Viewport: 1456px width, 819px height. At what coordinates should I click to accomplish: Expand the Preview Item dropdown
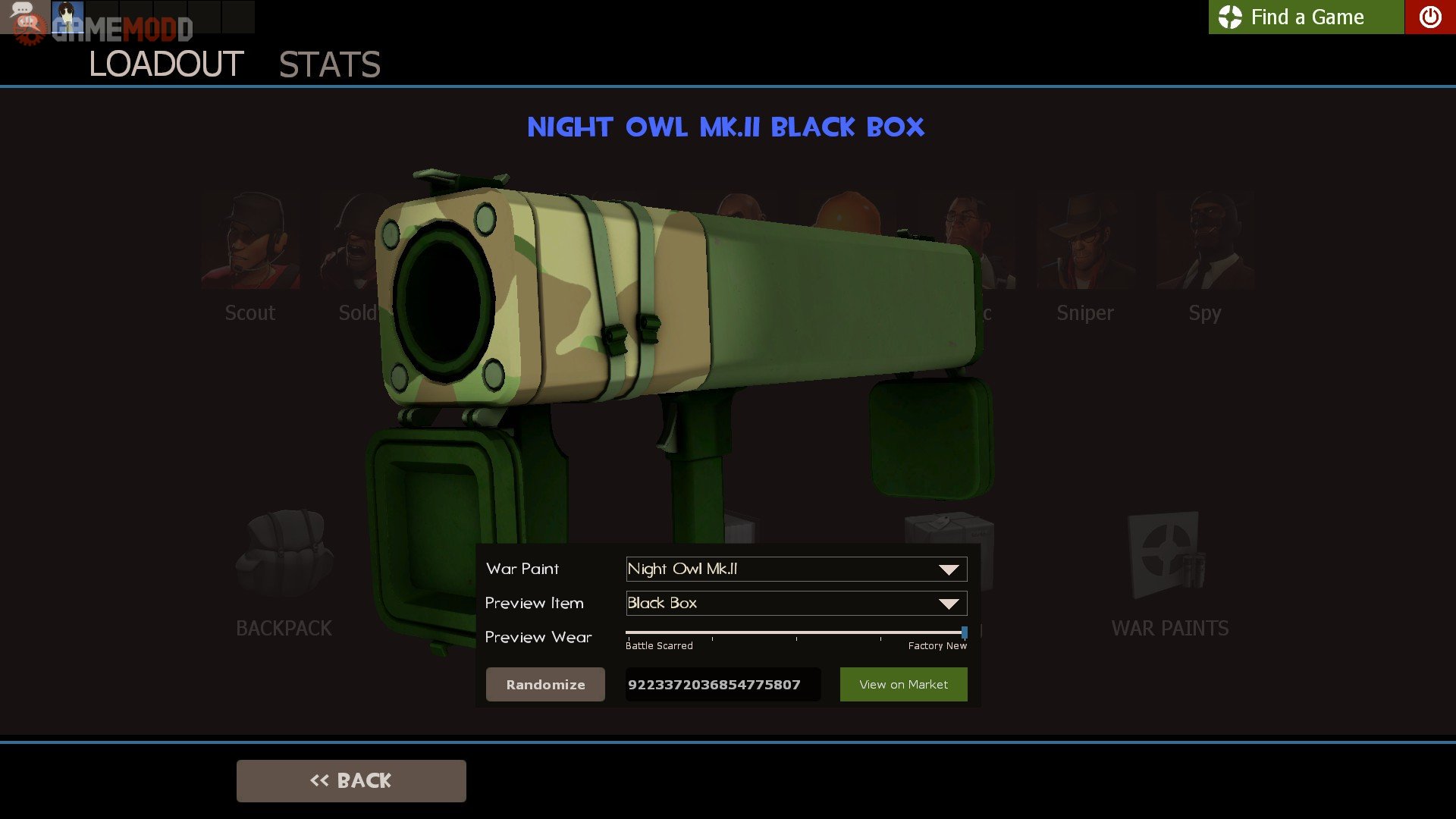tap(796, 603)
